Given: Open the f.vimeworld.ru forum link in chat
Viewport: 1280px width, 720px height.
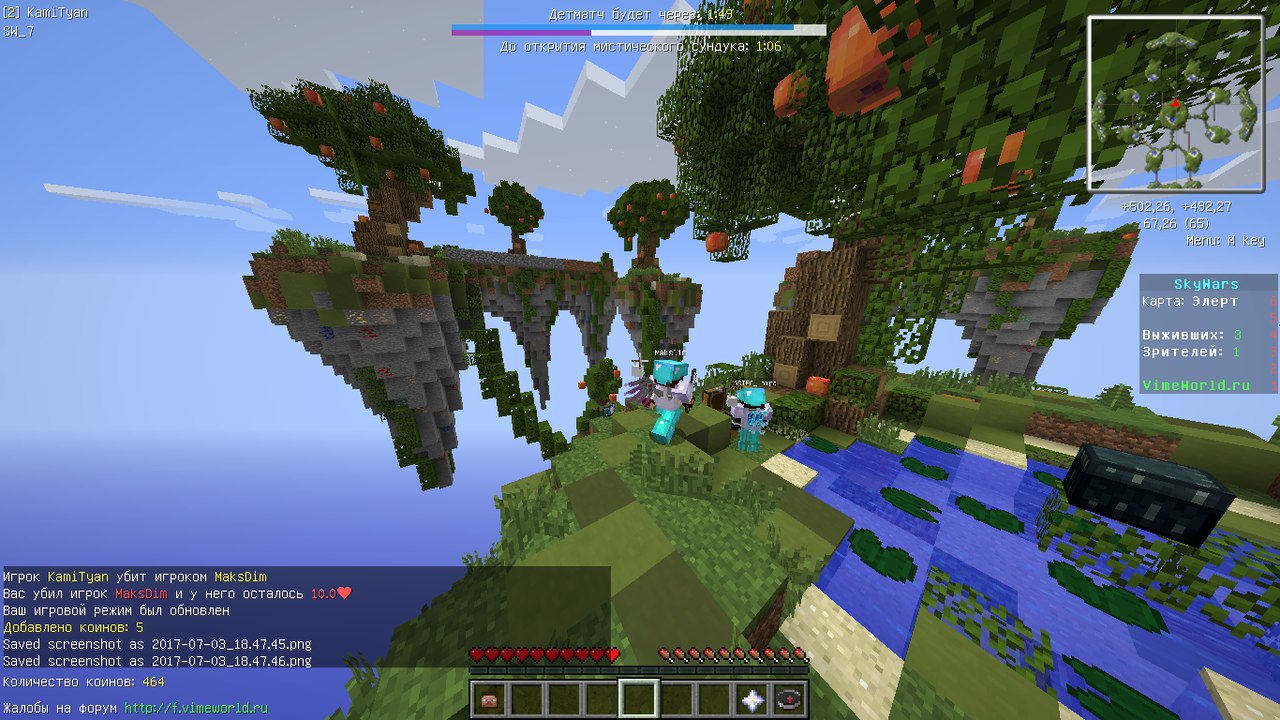Looking at the screenshot, I should 196,707.
